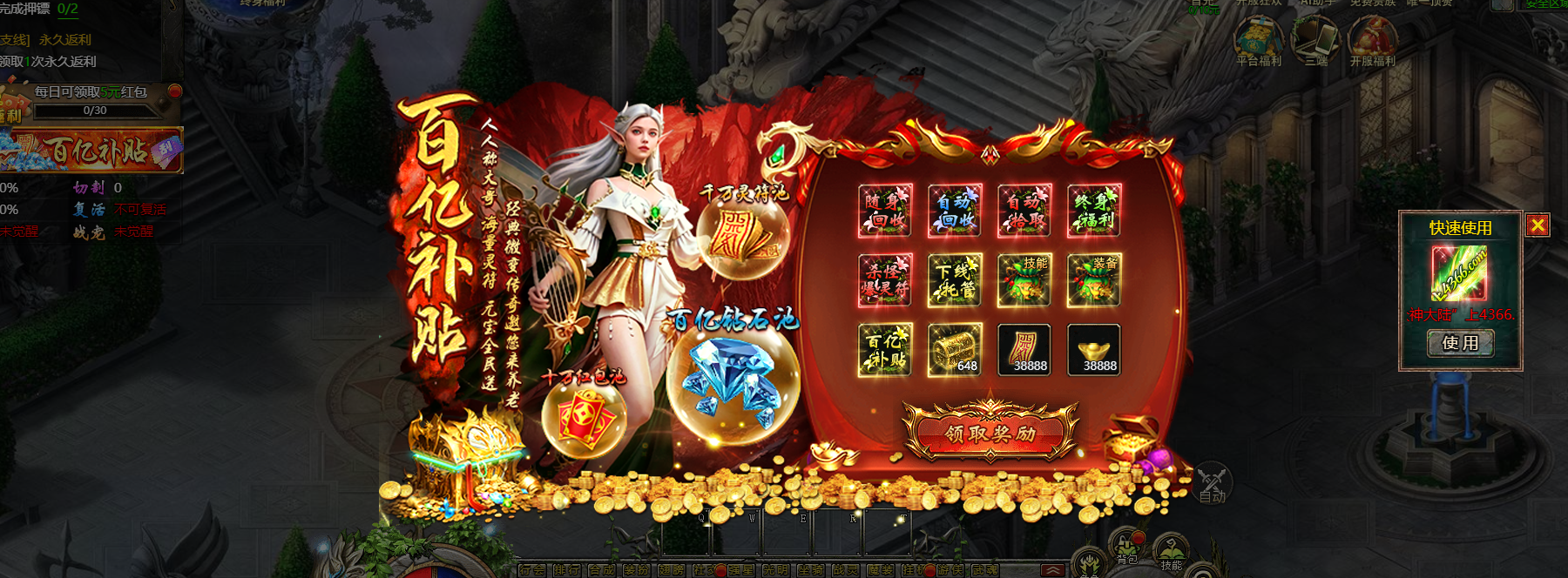Select the 装备 green pouch reward
The image size is (1568, 578).
click(x=1094, y=280)
